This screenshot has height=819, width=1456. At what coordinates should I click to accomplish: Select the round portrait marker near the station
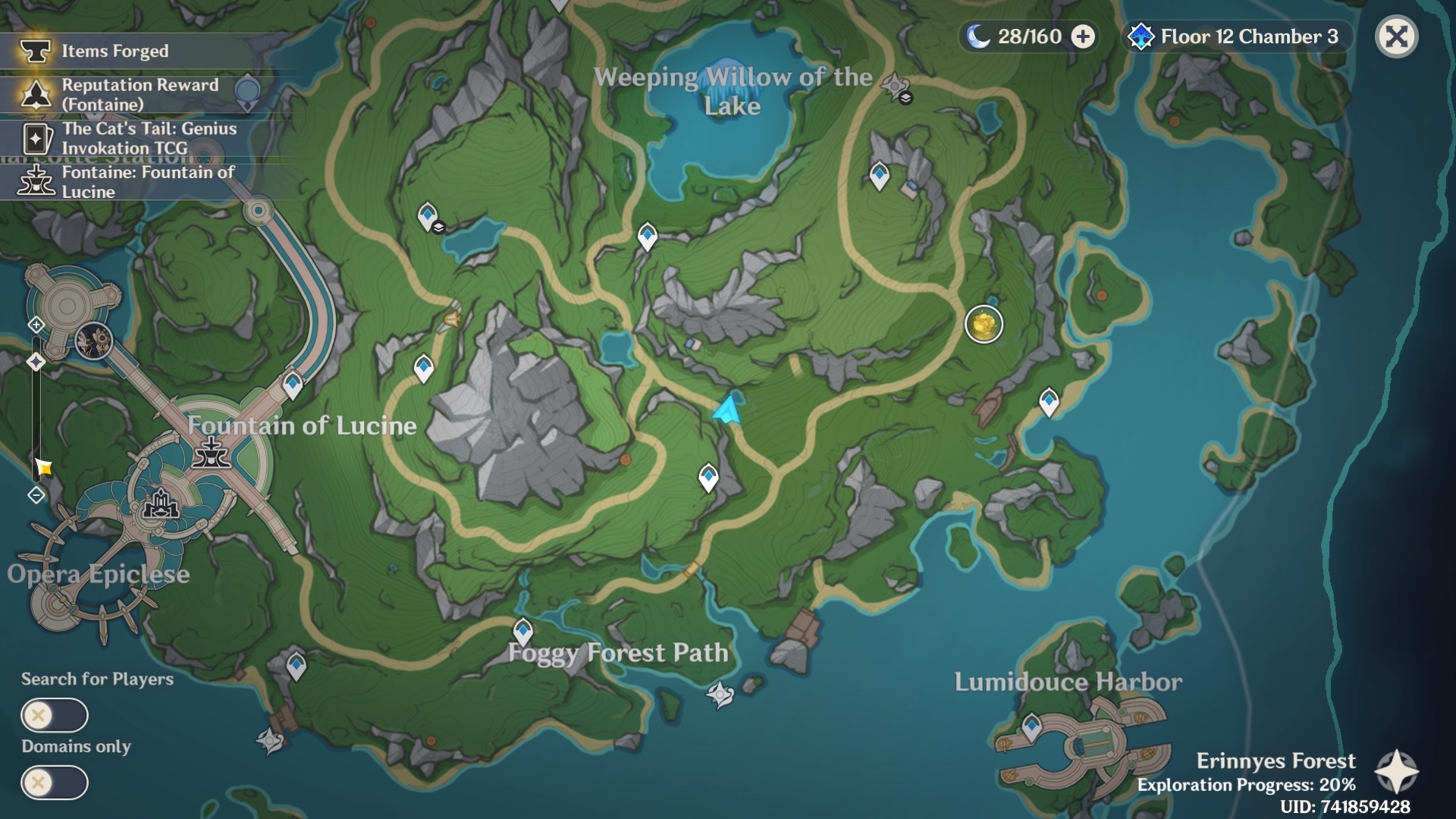pos(94,340)
